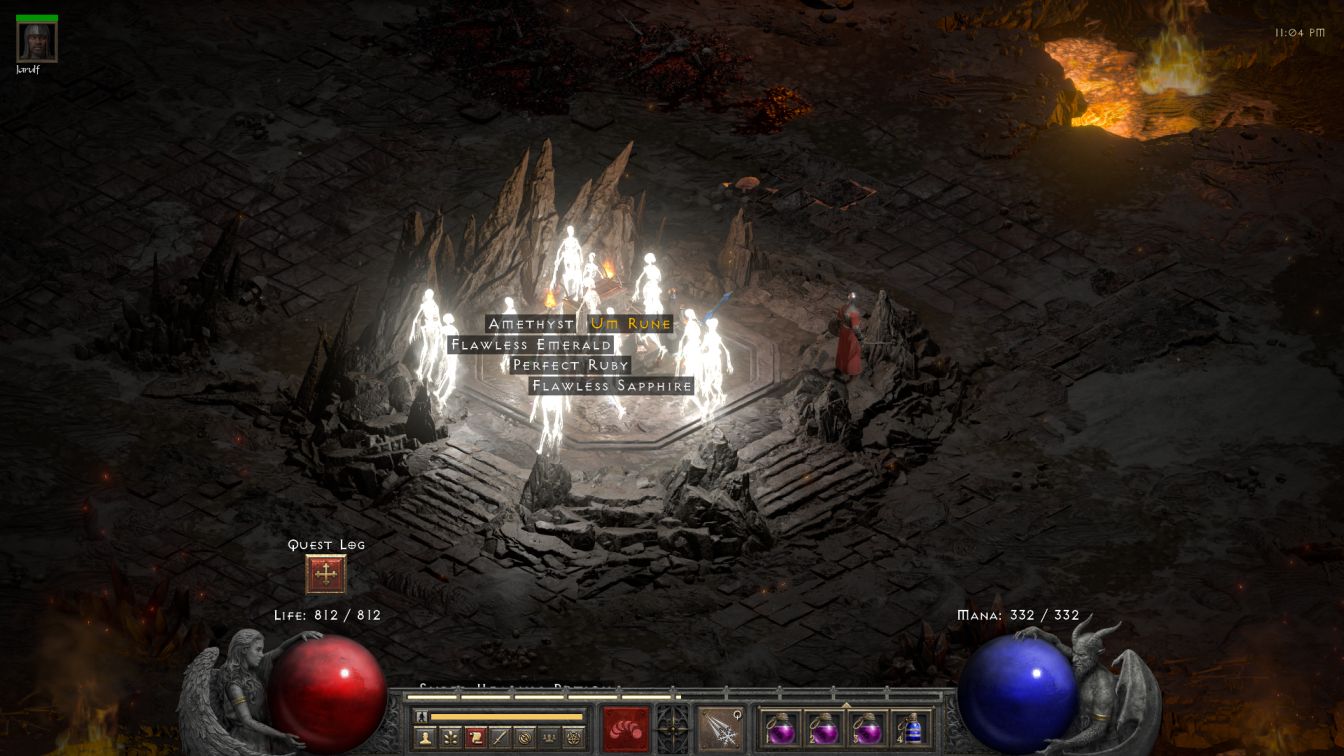The height and width of the screenshot is (756, 1344).
Task: Open the character screen bust icon
Action: 427,738
